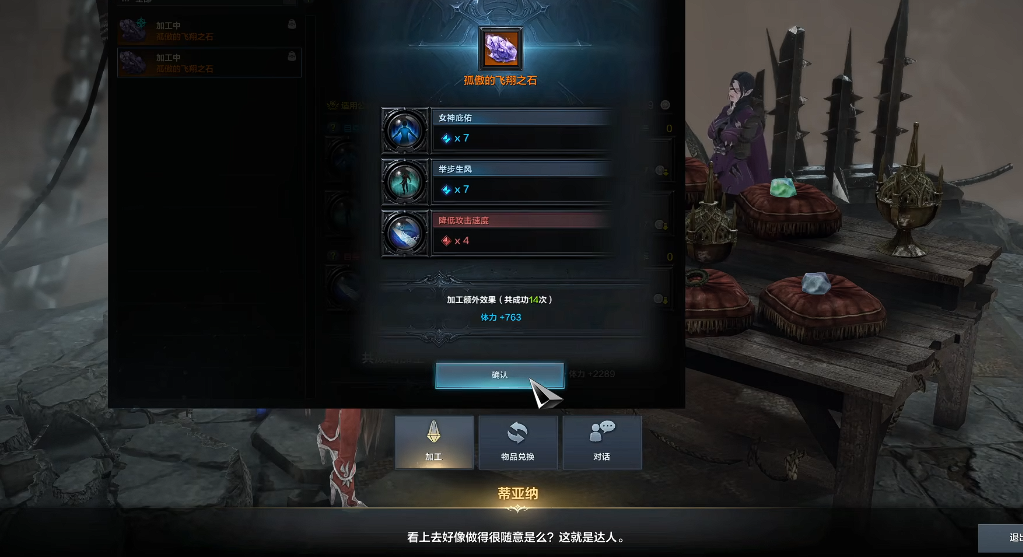Select the 女神庇佑 engraving icon

[x=405, y=131]
